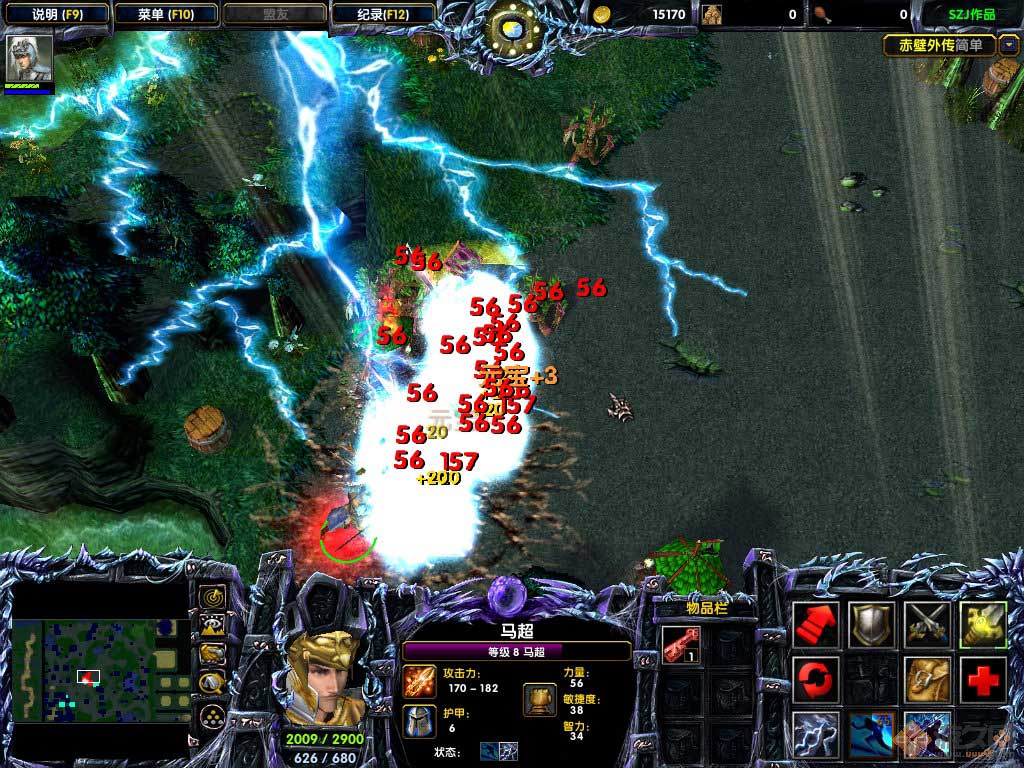
Task: Open the red cross hero skills
Action: coord(982,681)
